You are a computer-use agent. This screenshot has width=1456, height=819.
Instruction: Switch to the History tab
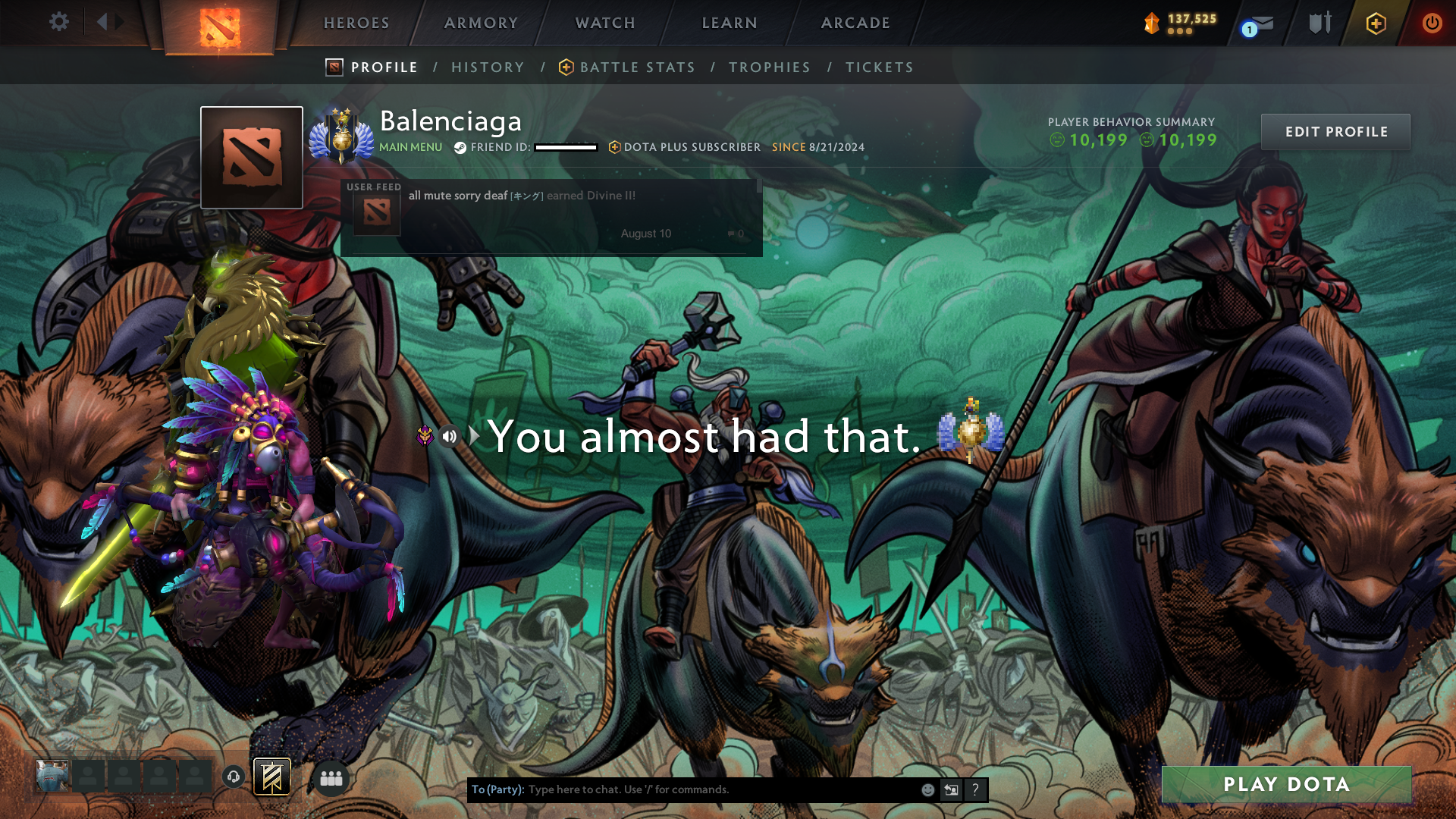tap(488, 67)
